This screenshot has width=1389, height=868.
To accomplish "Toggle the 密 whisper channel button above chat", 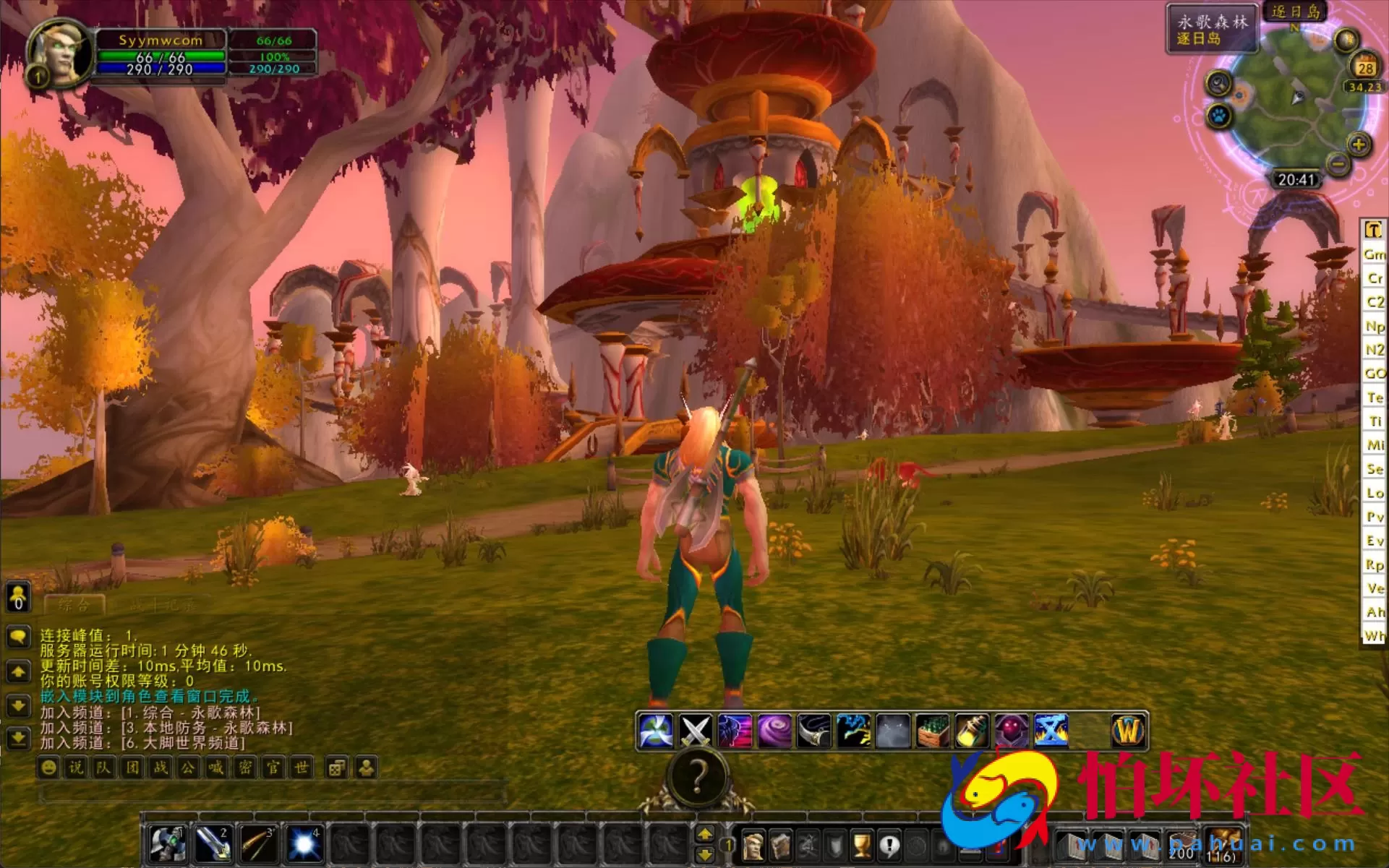I will [x=245, y=768].
